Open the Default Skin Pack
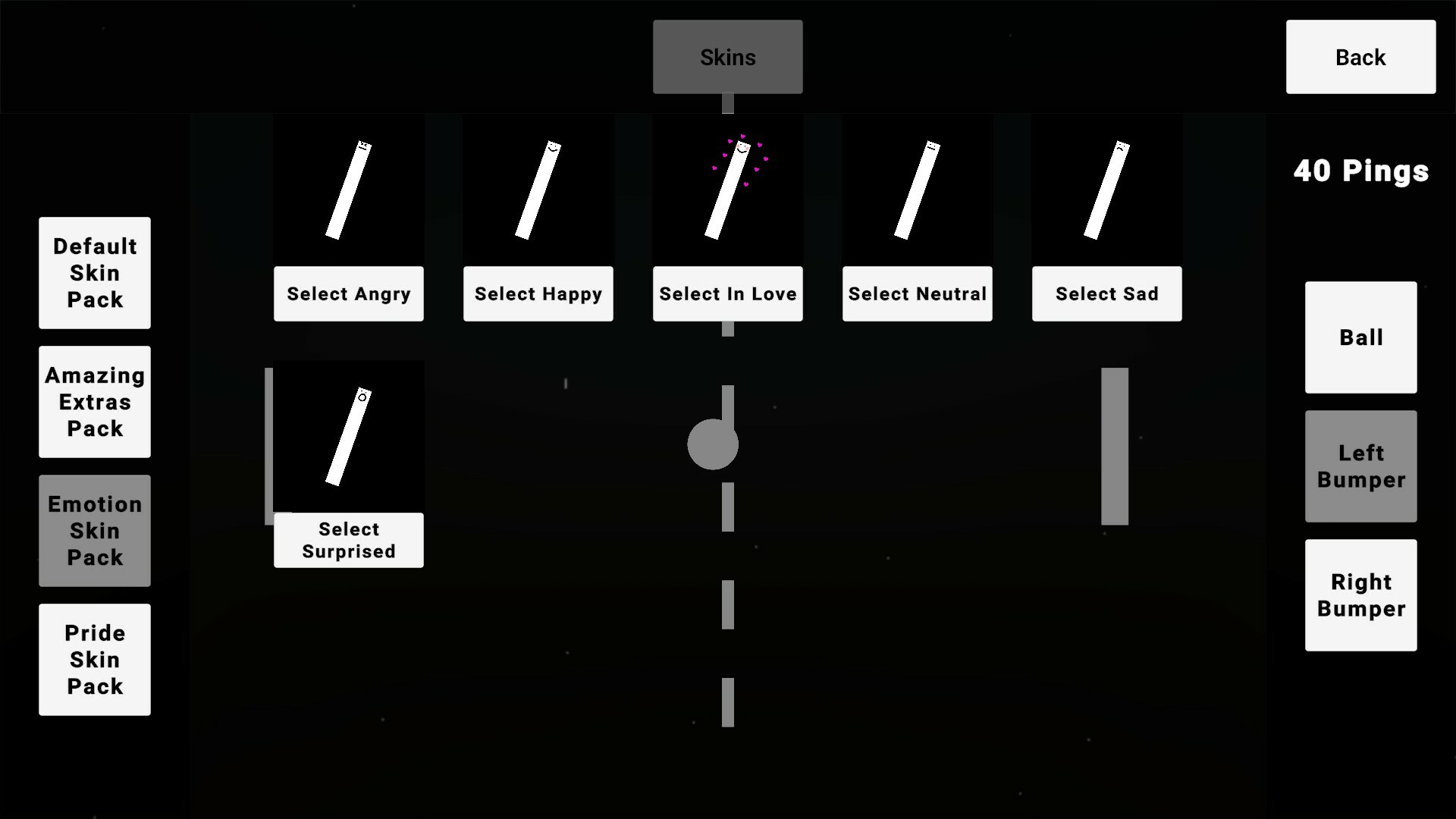This screenshot has height=819, width=1456. [94, 273]
